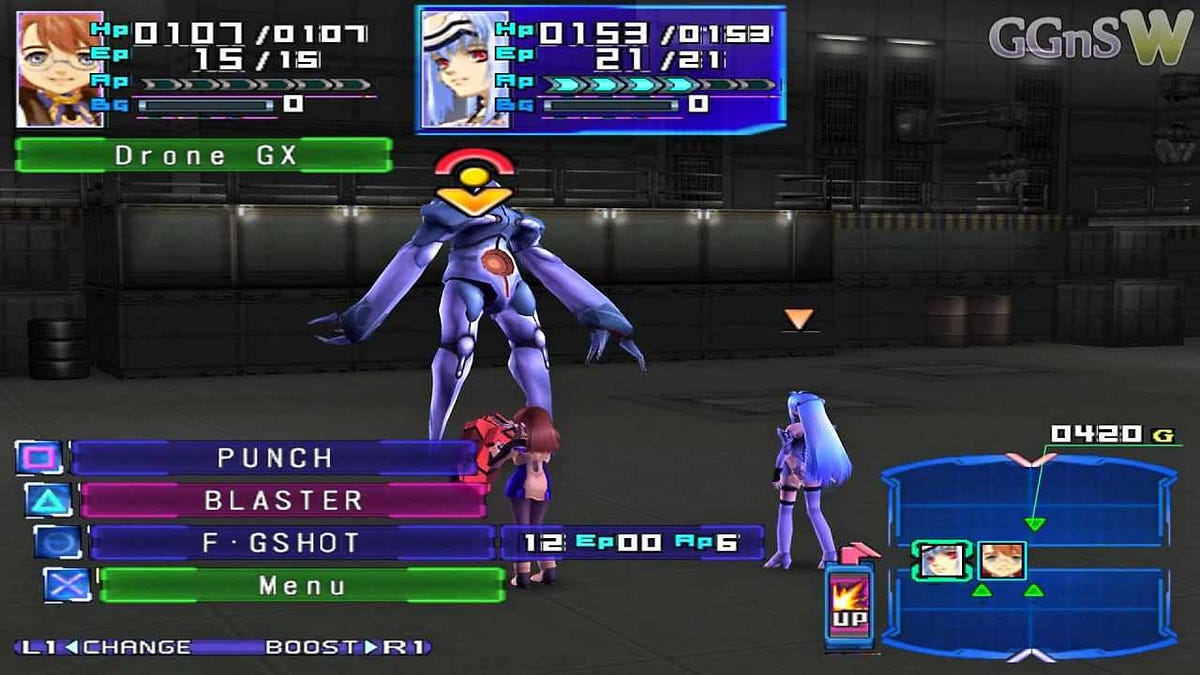Screen dimensions: 1200x675
Task: Click Shion's portrait in the party status
Action: click(59, 70)
